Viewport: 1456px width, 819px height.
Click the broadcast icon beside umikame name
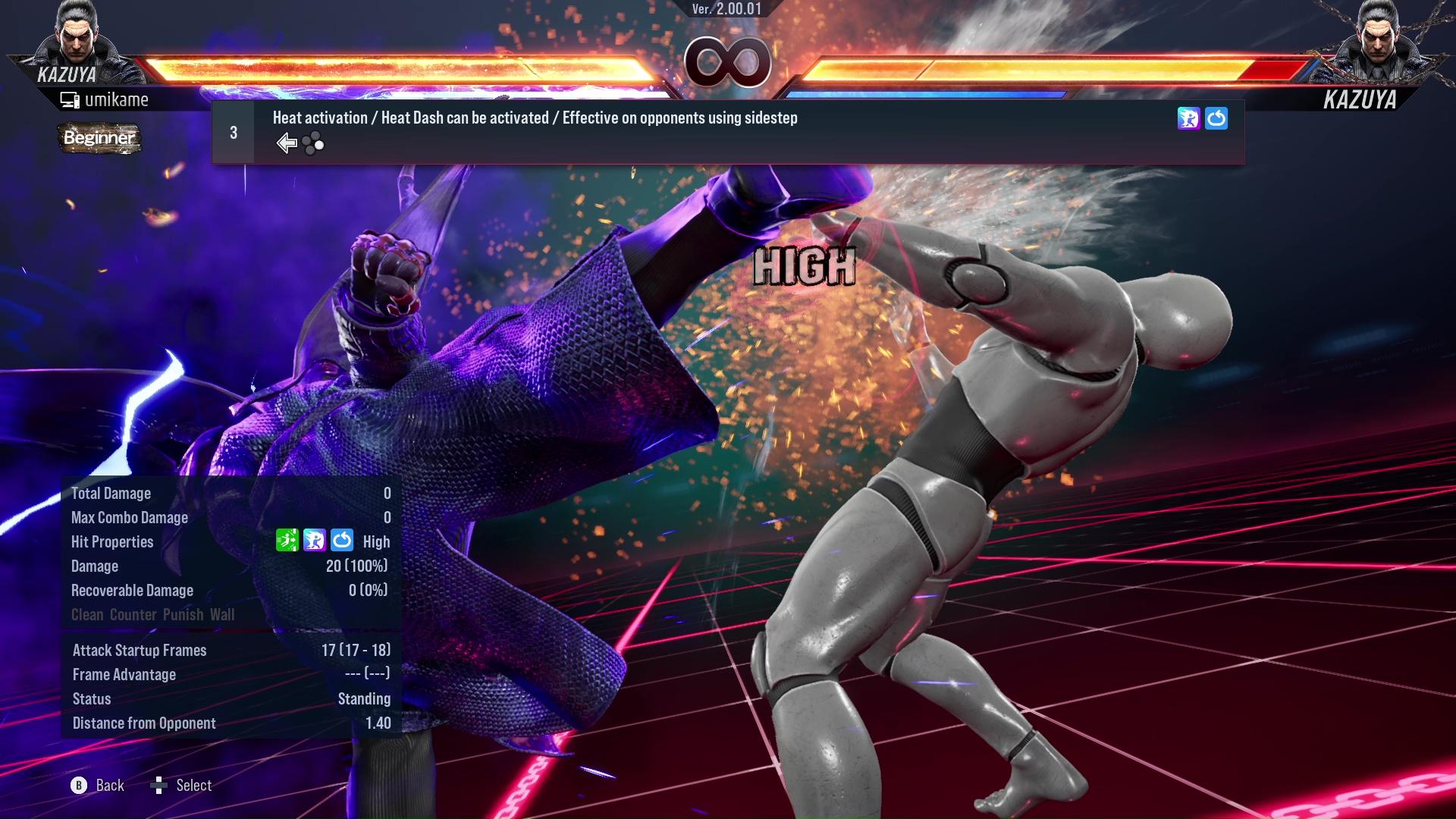(69, 99)
